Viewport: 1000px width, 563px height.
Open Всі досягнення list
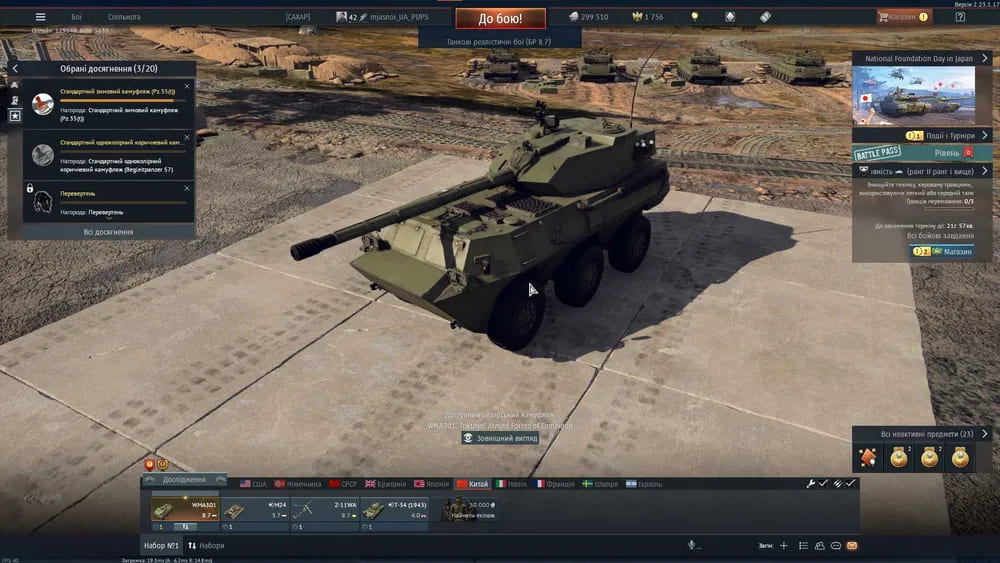(x=108, y=232)
